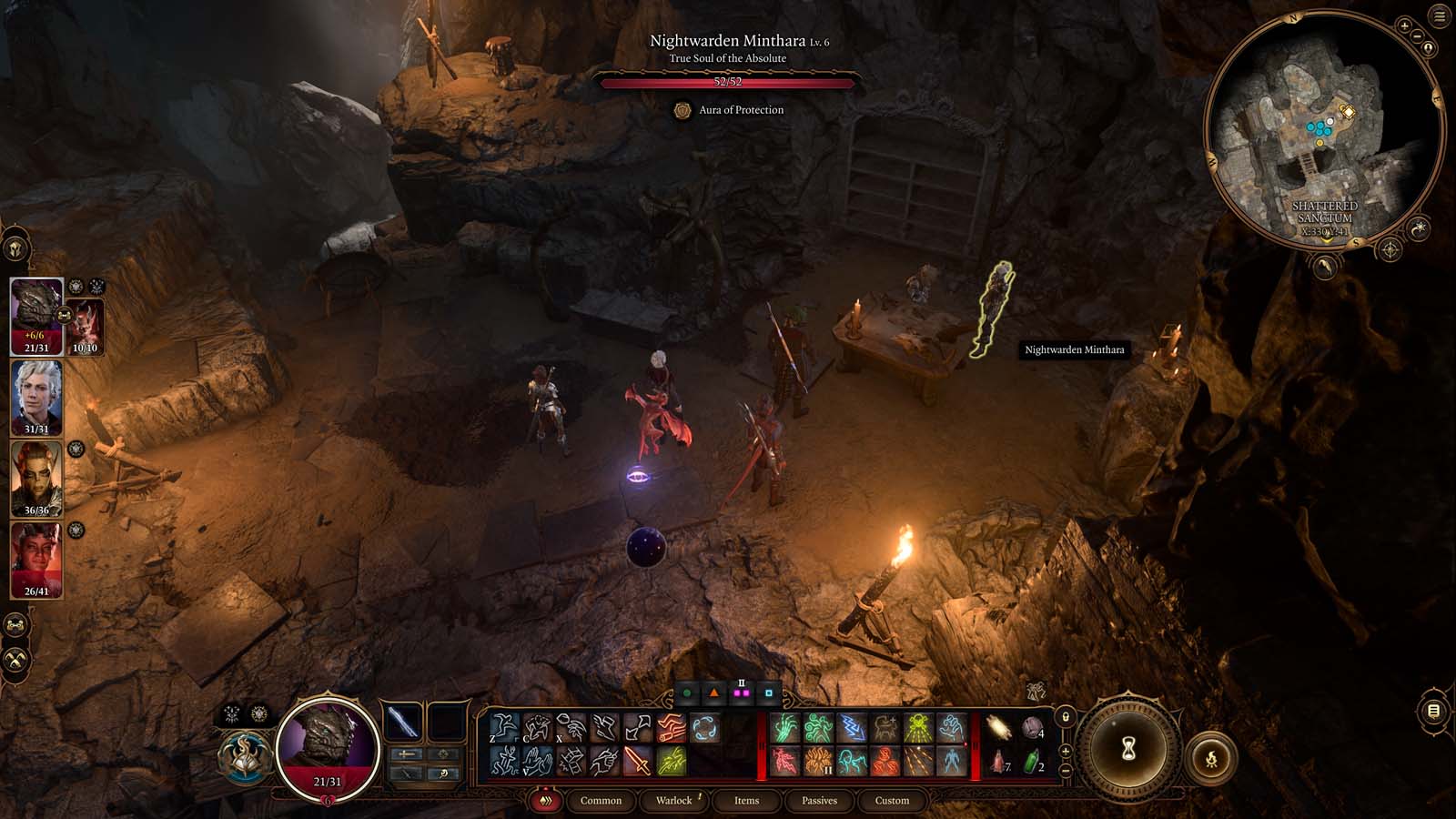Viewport: 1456px width, 819px height.
Task: Open the main menu hamburger icon
Action: [x=1440, y=17]
